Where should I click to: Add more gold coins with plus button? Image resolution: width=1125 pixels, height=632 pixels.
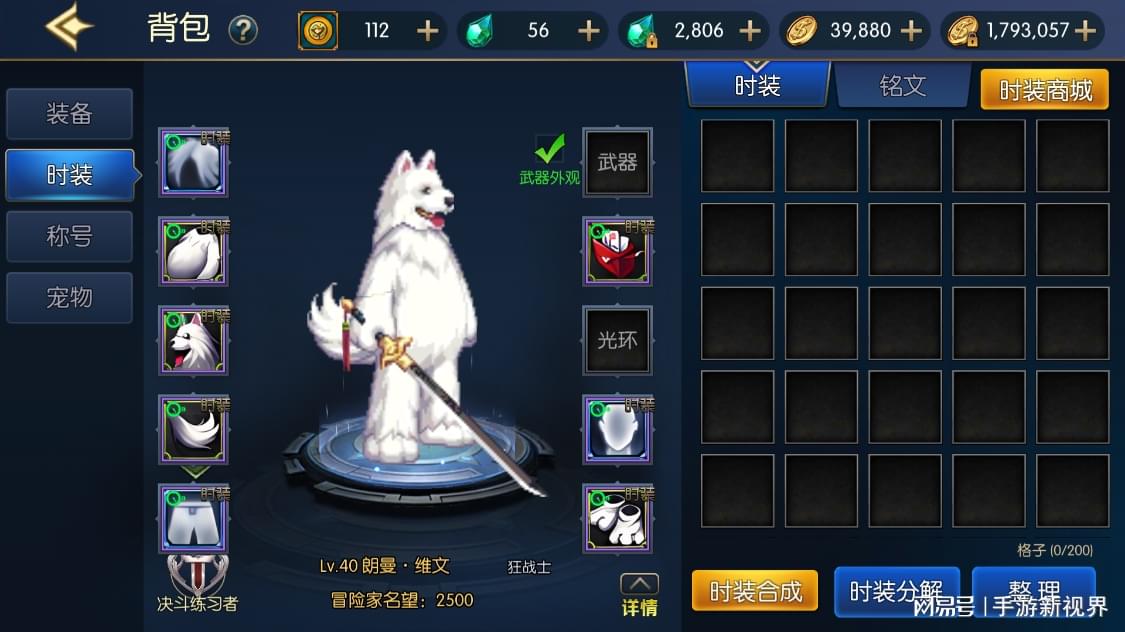point(911,31)
